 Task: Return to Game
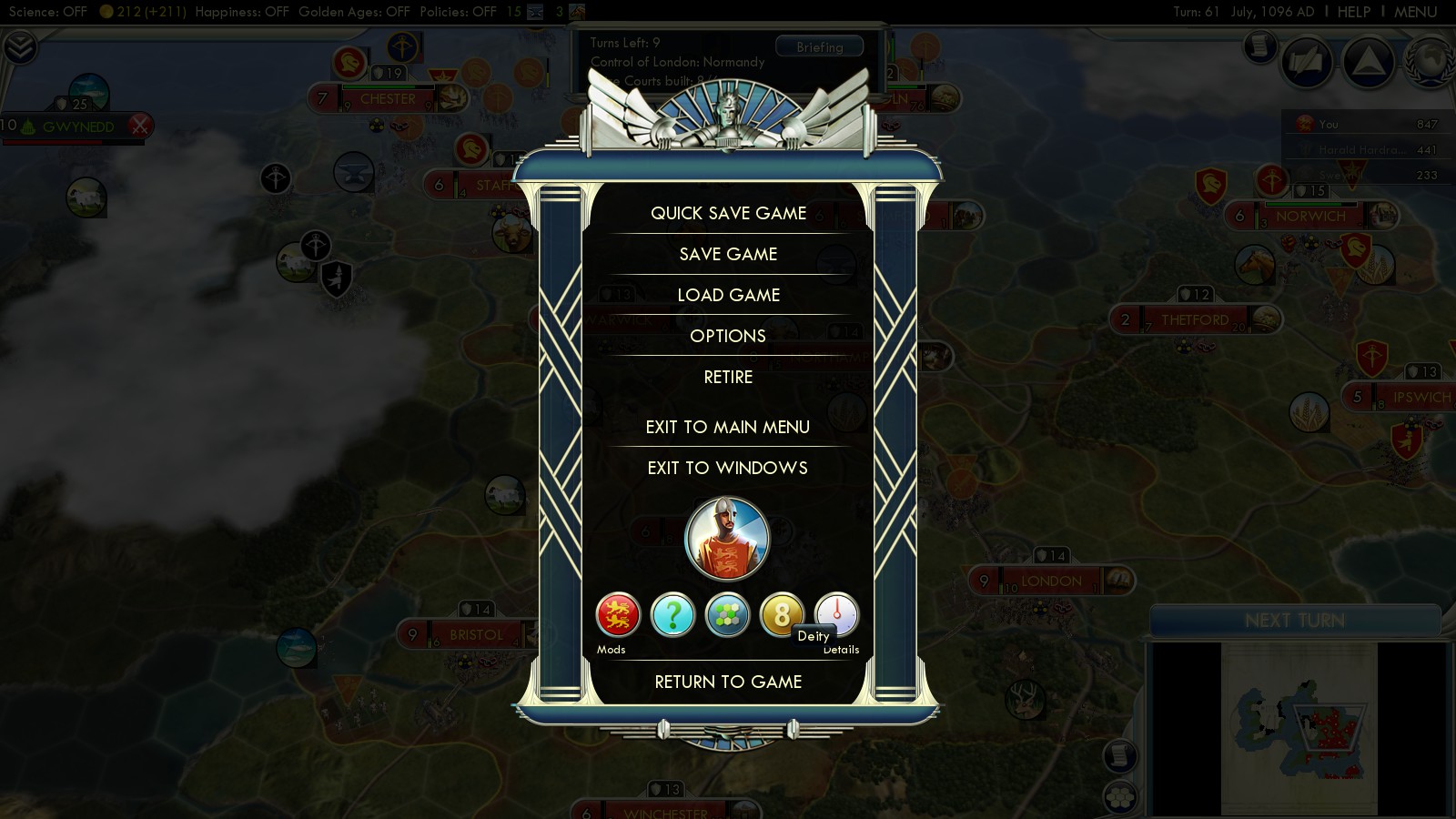pyautogui.click(x=728, y=682)
